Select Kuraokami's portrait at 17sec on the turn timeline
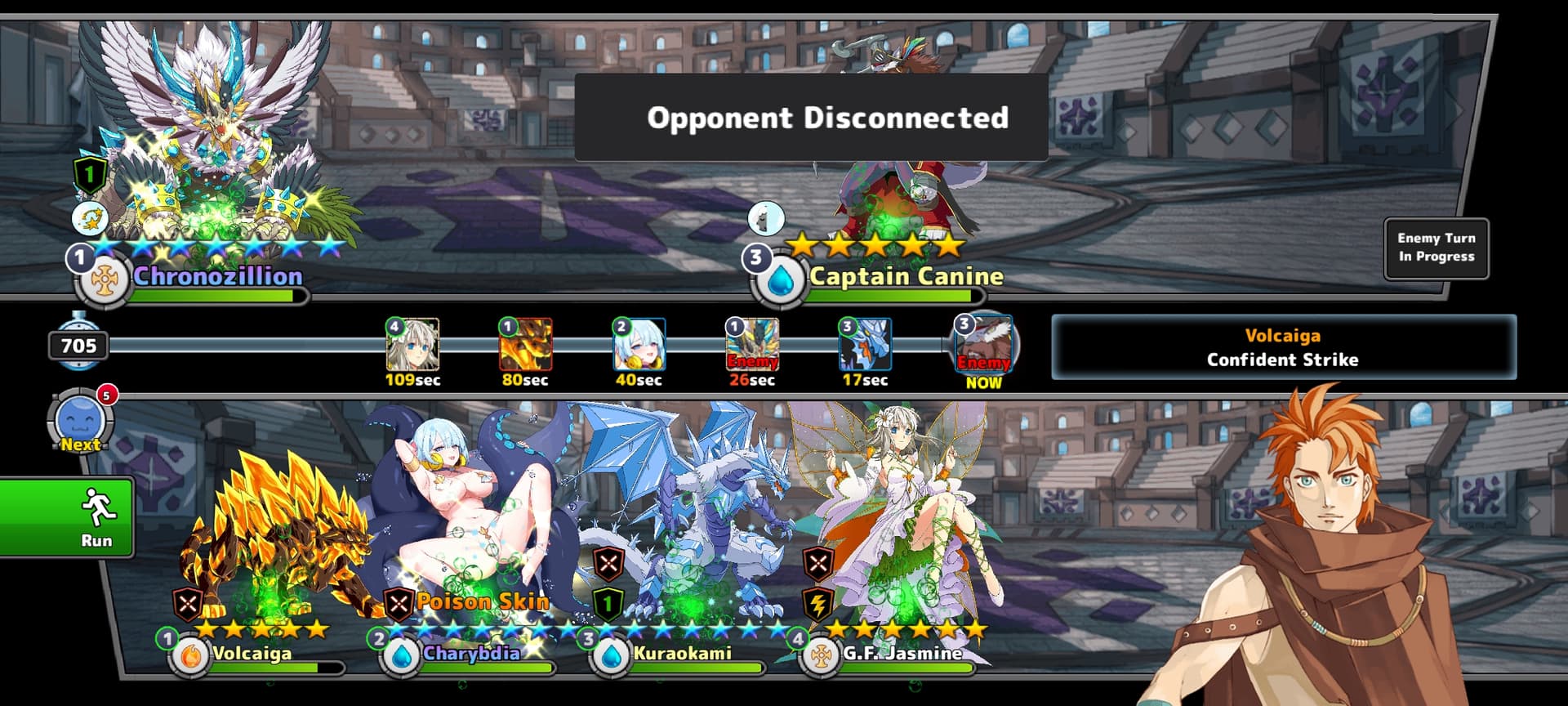 (865, 345)
